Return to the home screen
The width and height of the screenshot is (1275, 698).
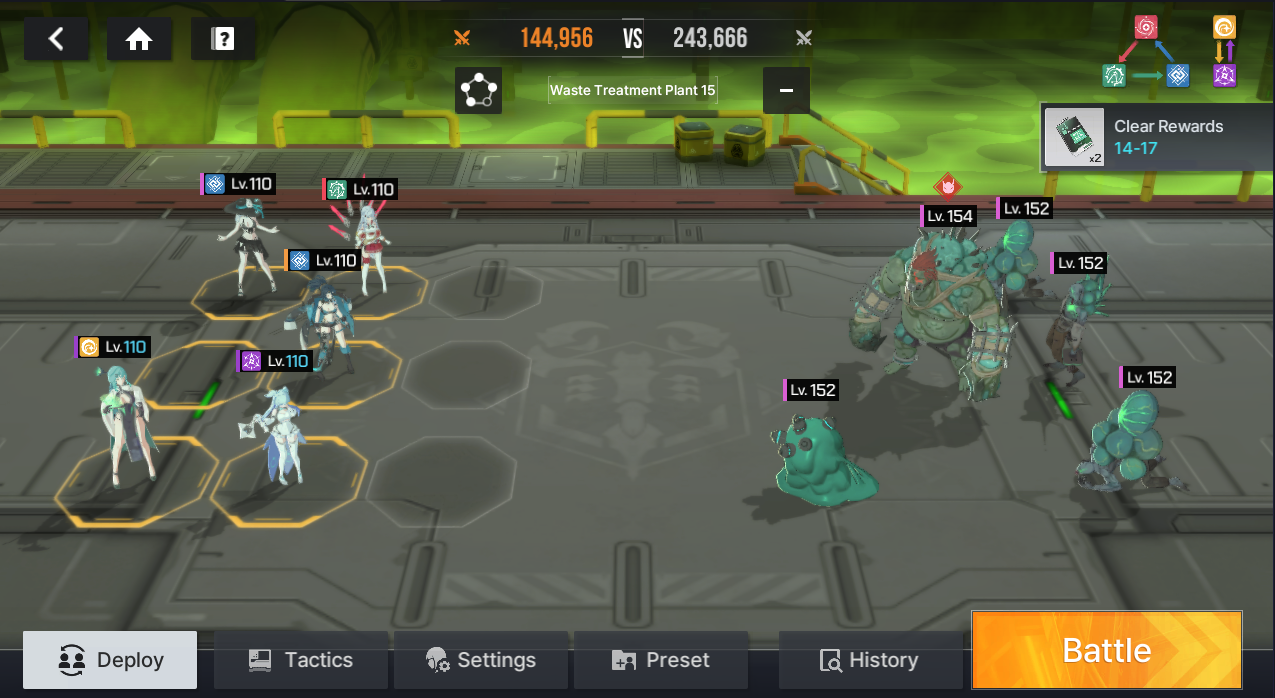click(x=139, y=39)
